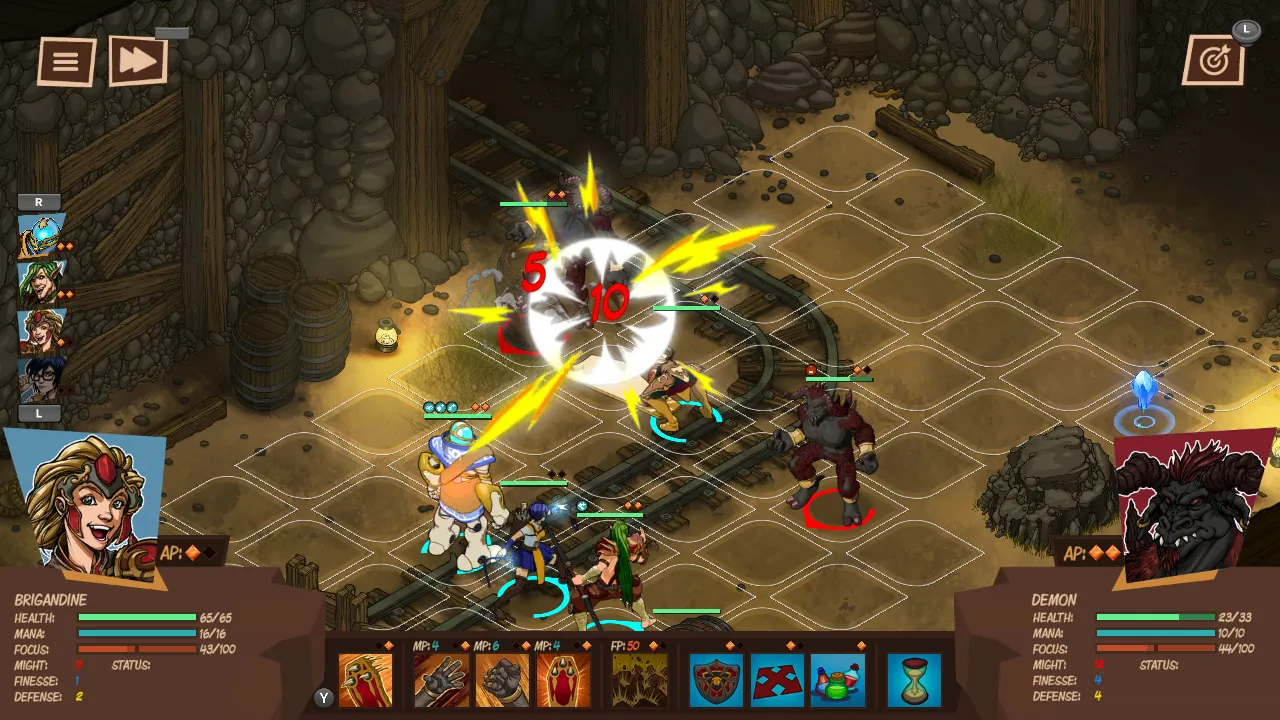The height and width of the screenshot is (720, 1280).
Task: Cast the 50 FP ground eruption ability
Action: pyautogui.click(x=637, y=680)
